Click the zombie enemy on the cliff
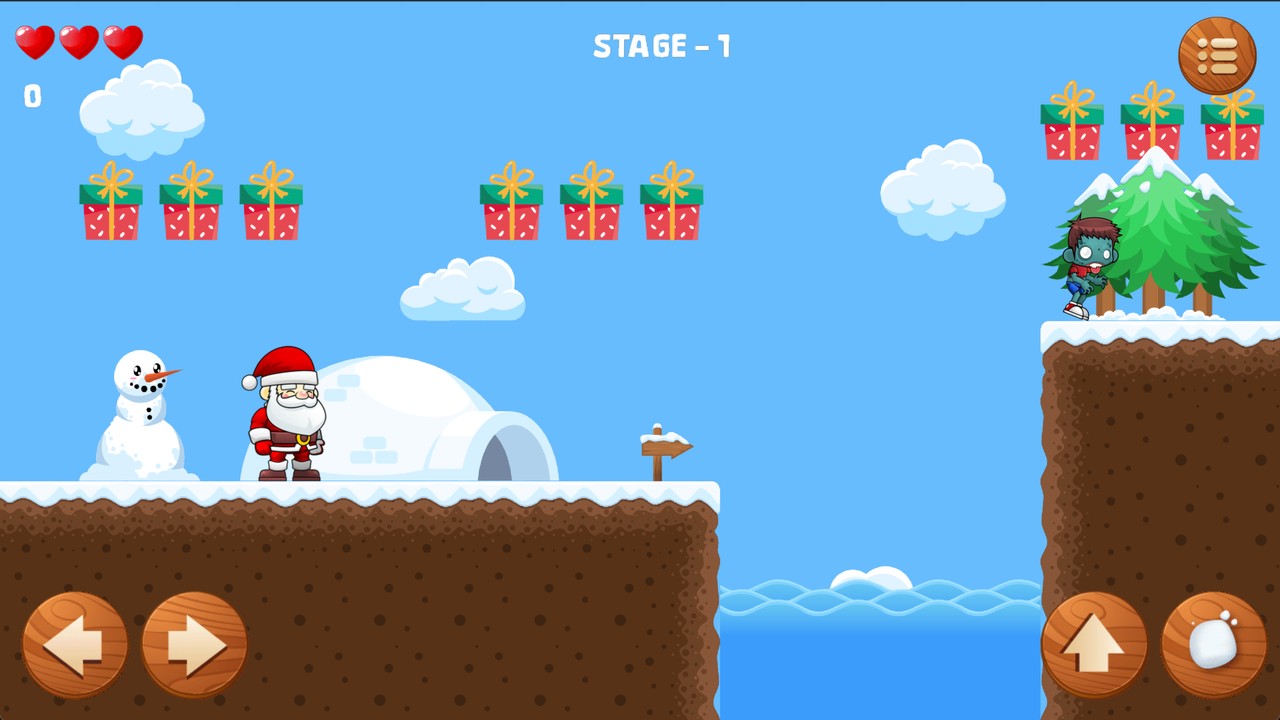 point(1090,265)
